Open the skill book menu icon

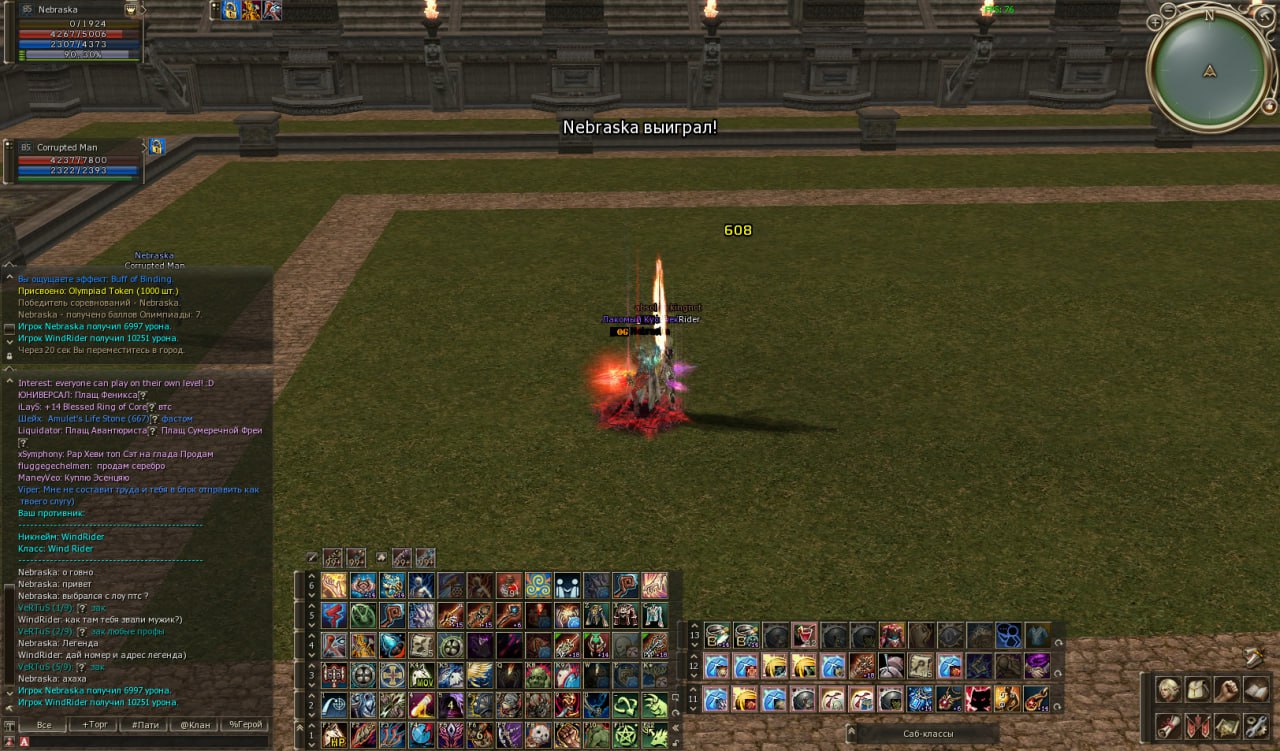coord(1256,690)
